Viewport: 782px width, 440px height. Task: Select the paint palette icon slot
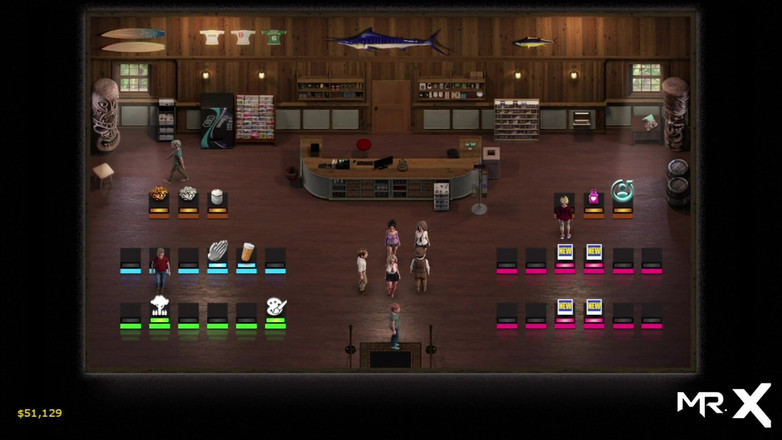(275, 306)
